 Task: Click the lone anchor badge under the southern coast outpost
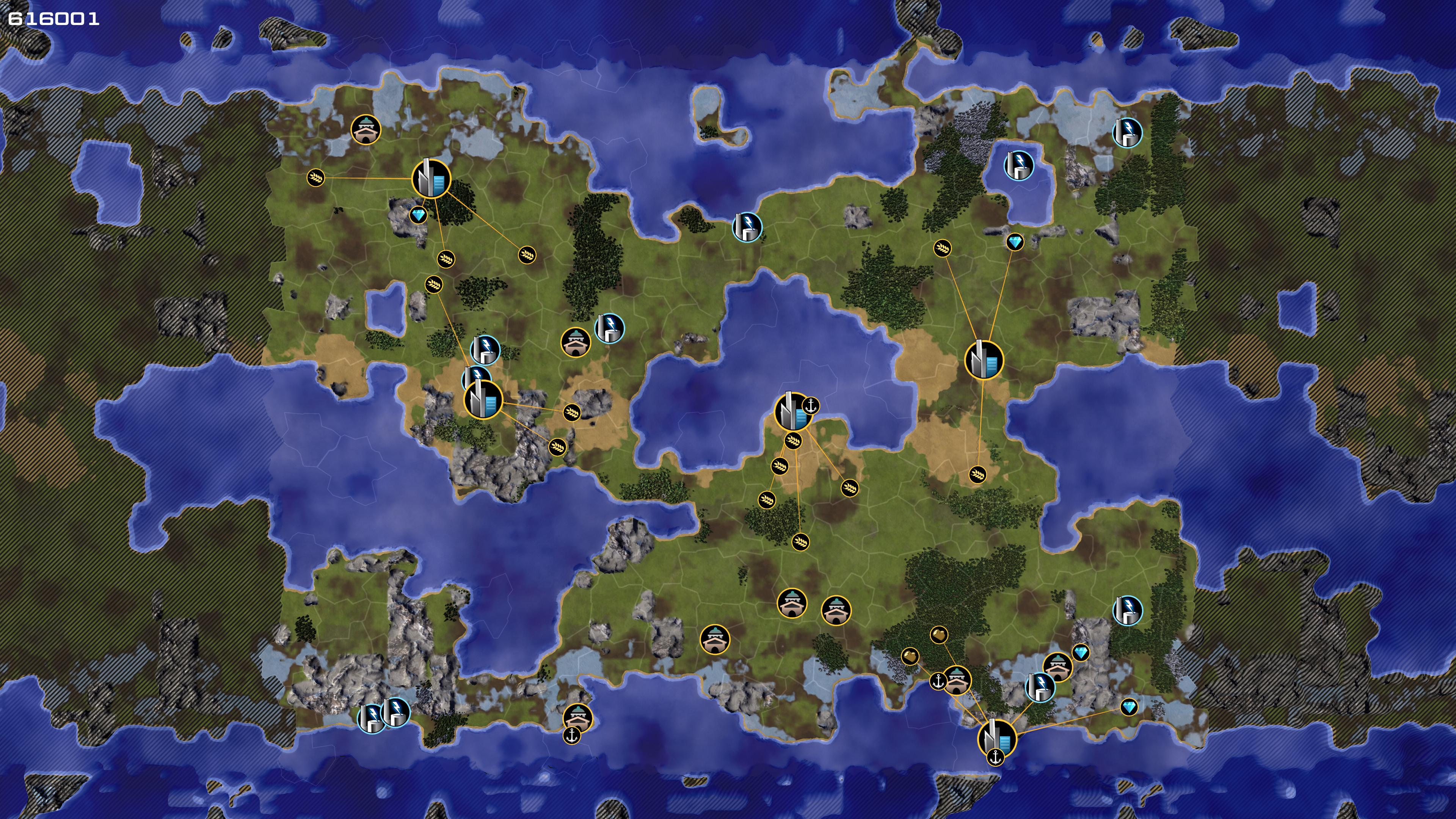pos(572,735)
